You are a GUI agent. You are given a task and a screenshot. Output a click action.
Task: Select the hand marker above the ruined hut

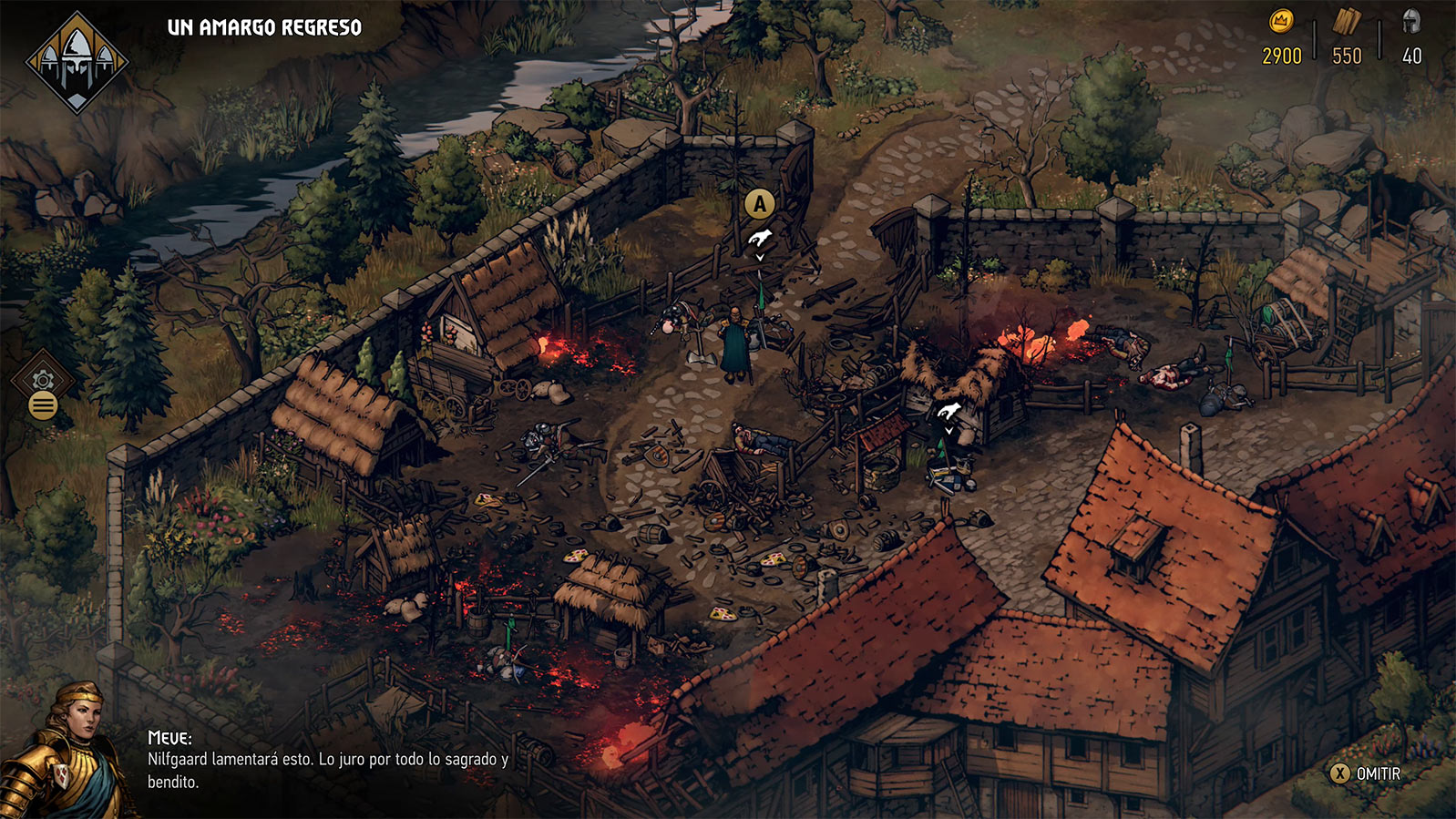click(x=948, y=411)
